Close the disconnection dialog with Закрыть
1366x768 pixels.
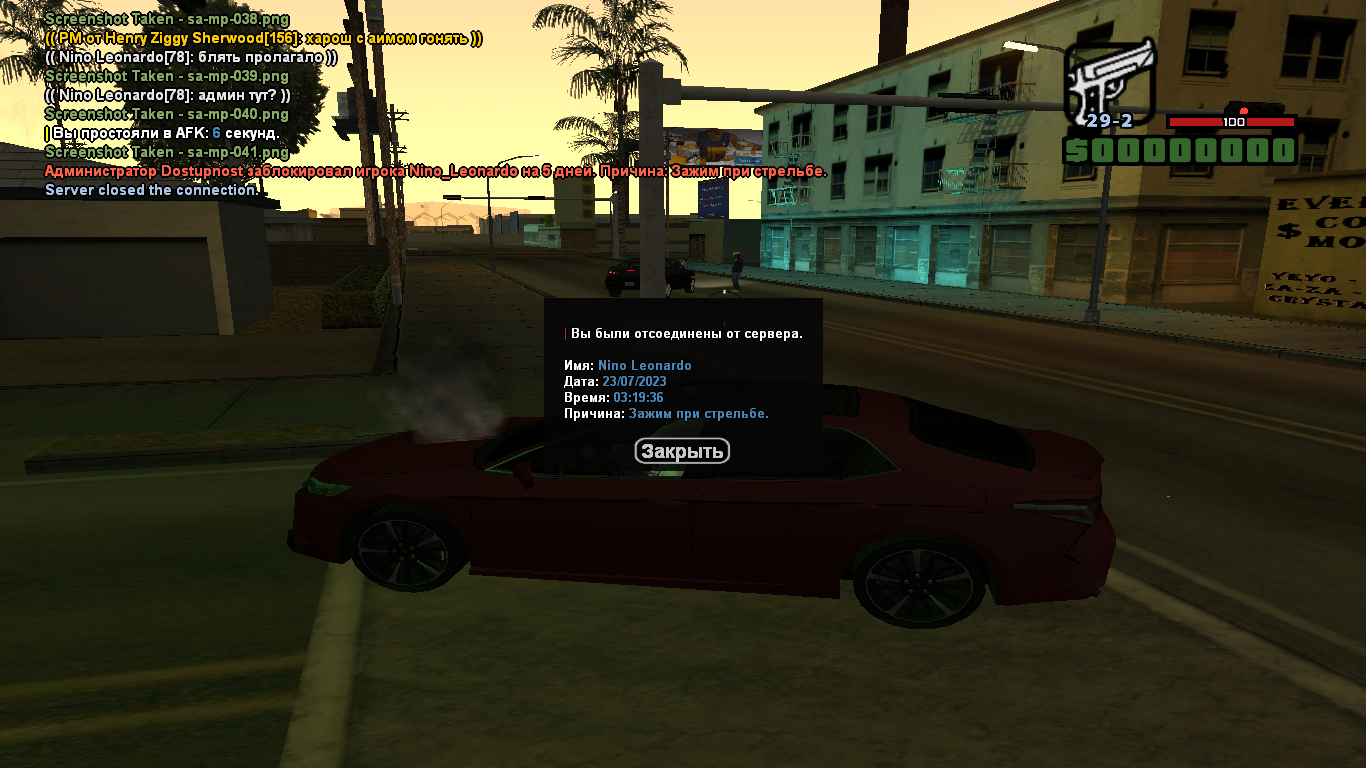point(682,452)
